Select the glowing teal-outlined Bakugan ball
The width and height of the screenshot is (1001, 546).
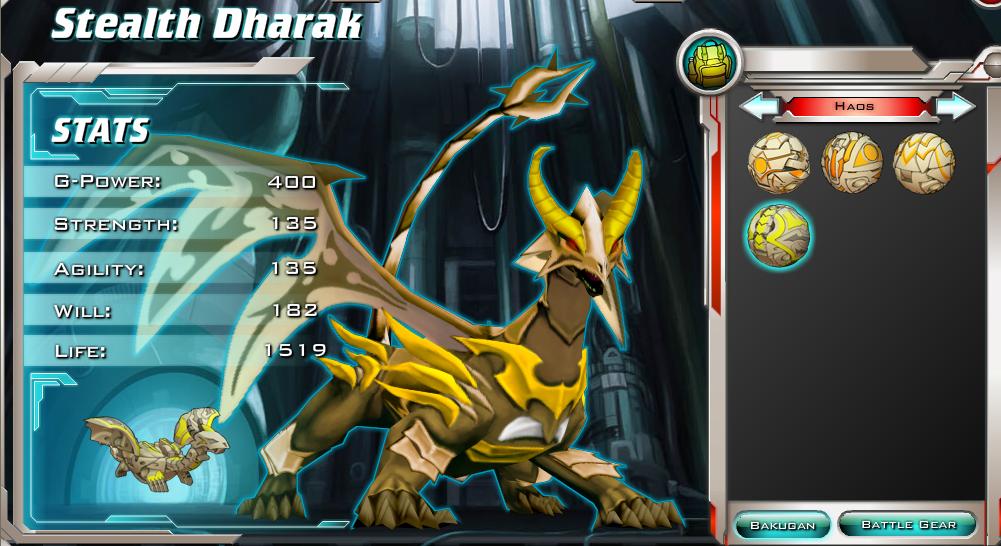779,234
